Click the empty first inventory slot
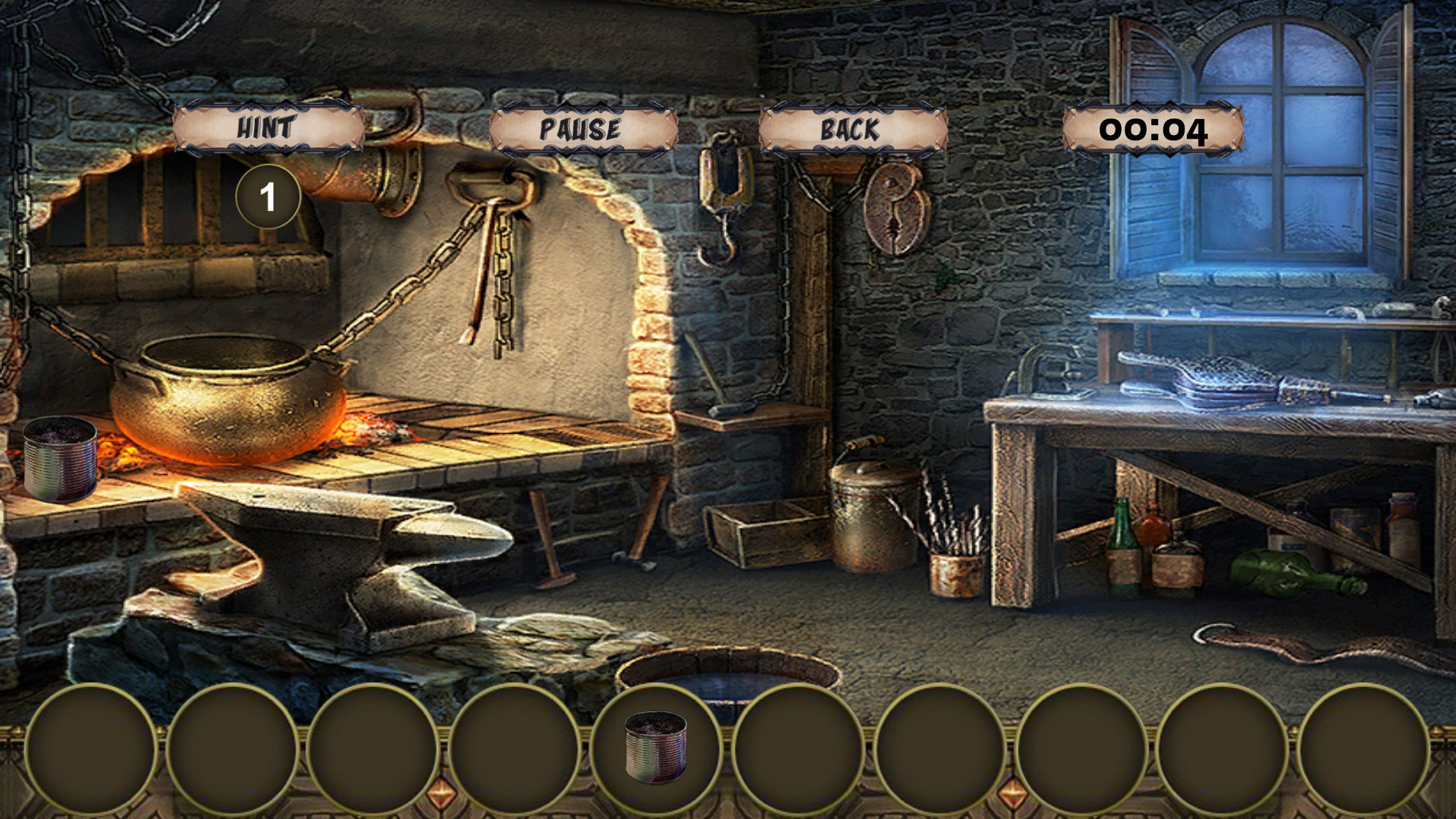This screenshot has height=819, width=1456. point(91,751)
